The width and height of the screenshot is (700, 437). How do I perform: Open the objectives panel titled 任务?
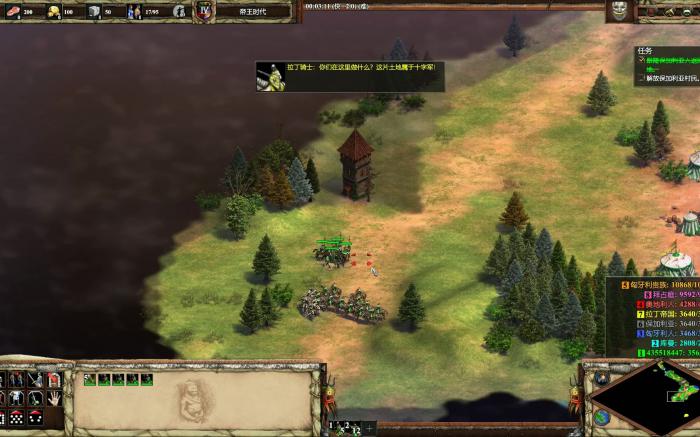[x=645, y=51]
